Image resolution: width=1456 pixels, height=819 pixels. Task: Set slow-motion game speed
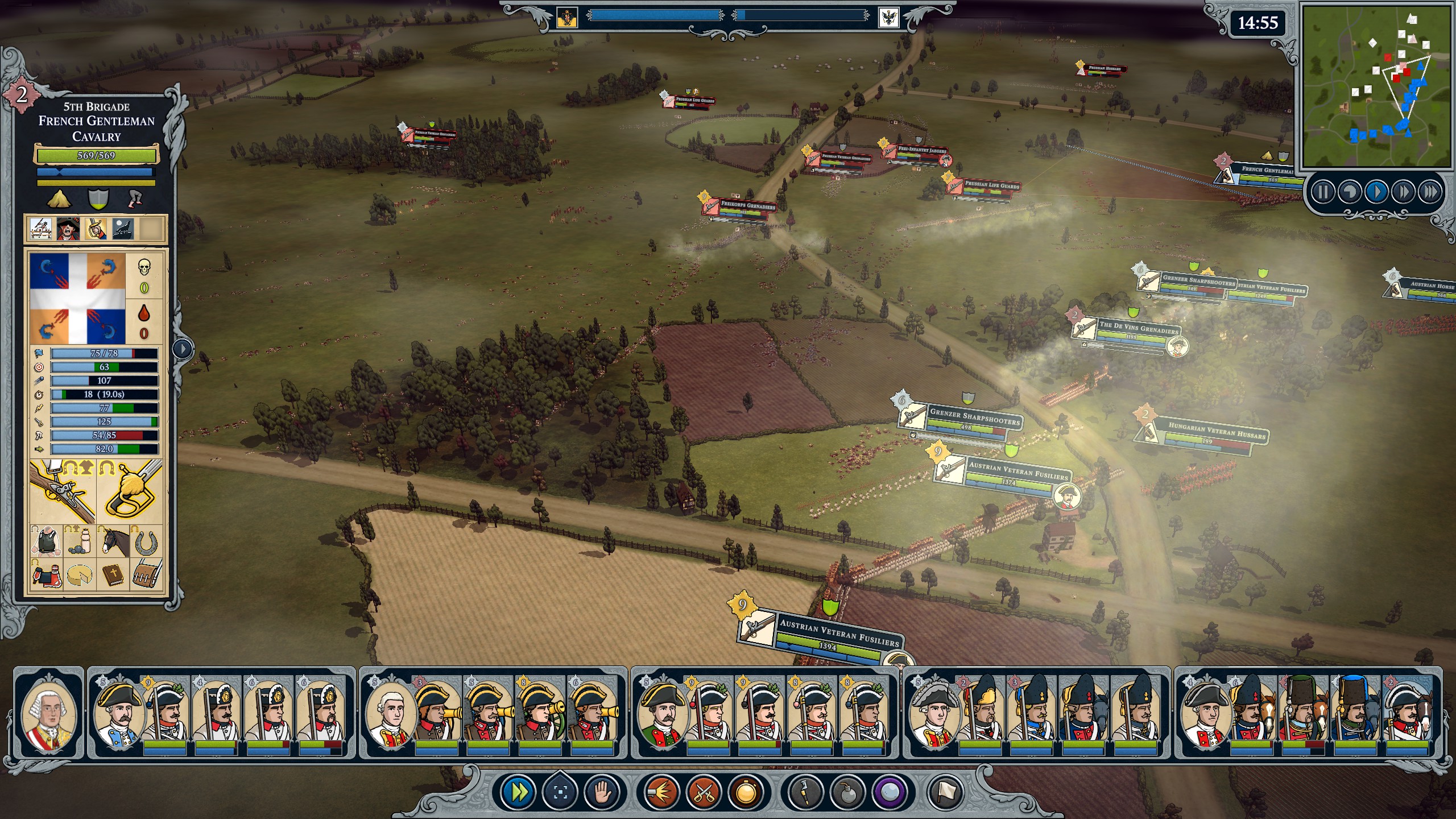point(1349,192)
